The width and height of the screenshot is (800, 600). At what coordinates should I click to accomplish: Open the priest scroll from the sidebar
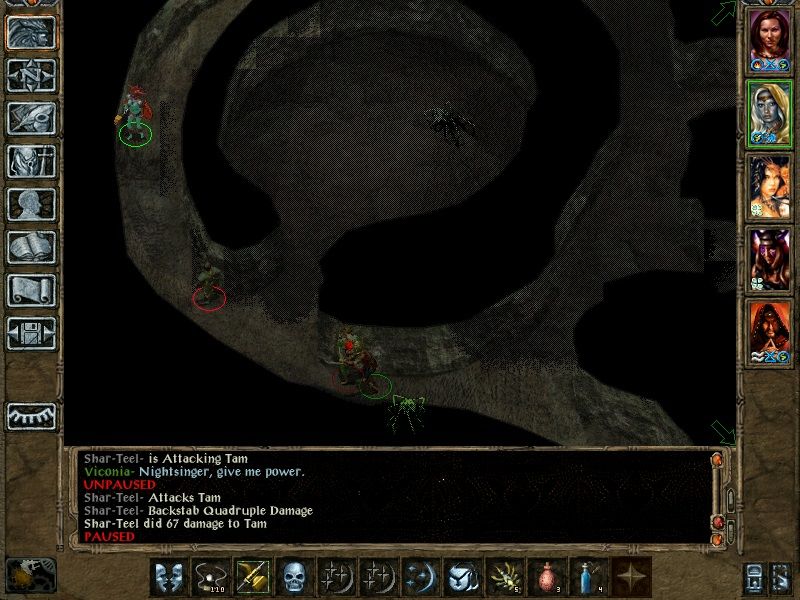pyautogui.click(x=31, y=290)
